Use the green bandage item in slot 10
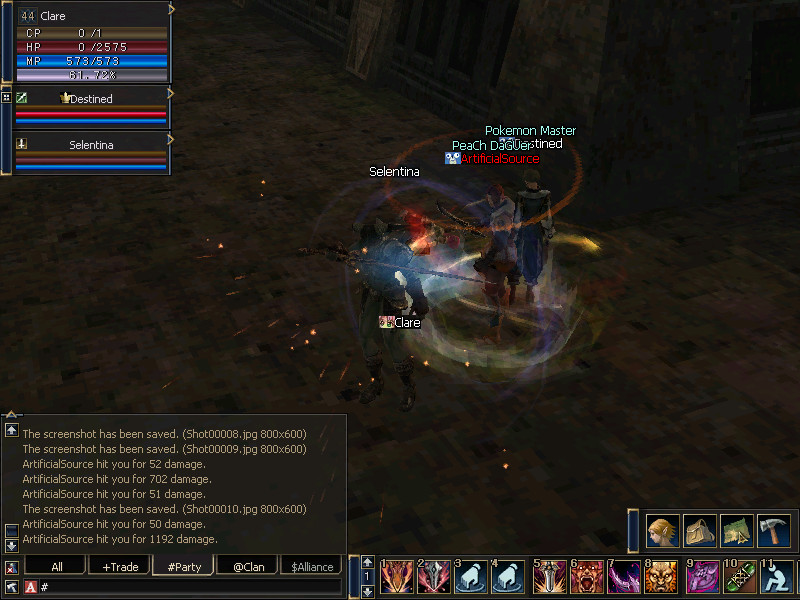This screenshot has width=800, height=600. click(739, 577)
